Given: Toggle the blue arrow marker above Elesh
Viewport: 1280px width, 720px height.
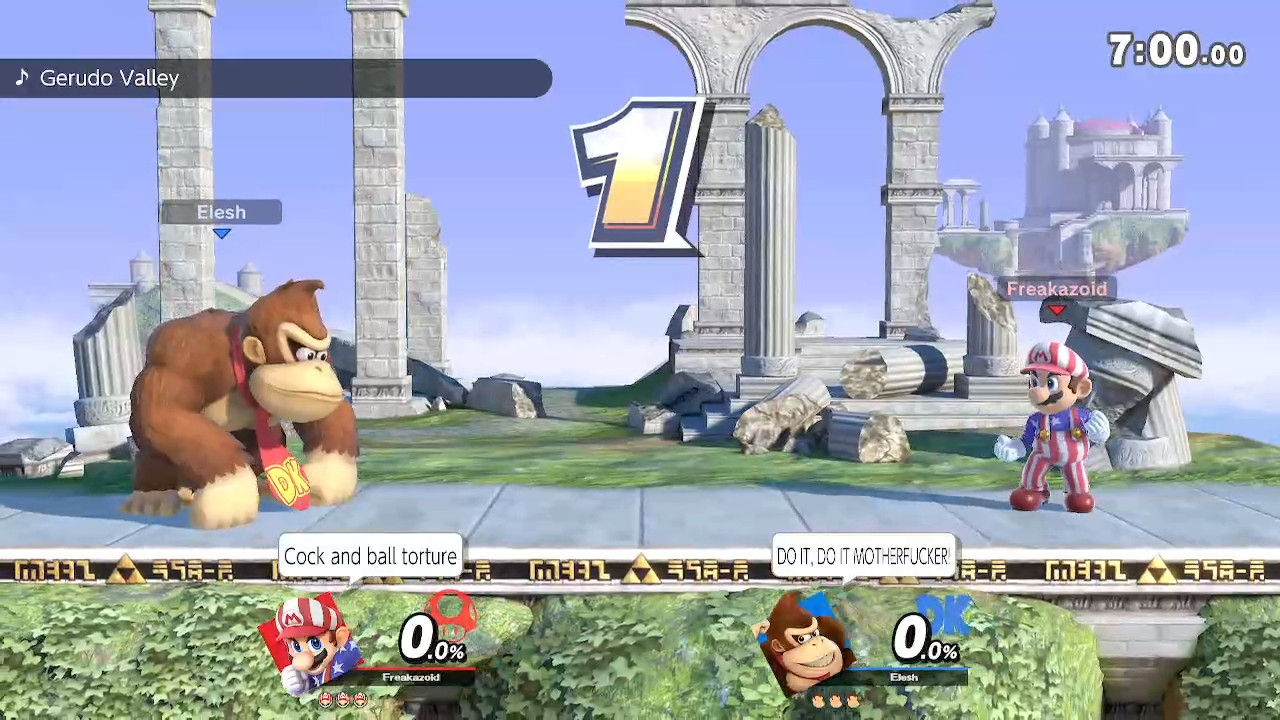Looking at the screenshot, I should click(x=222, y=234).
